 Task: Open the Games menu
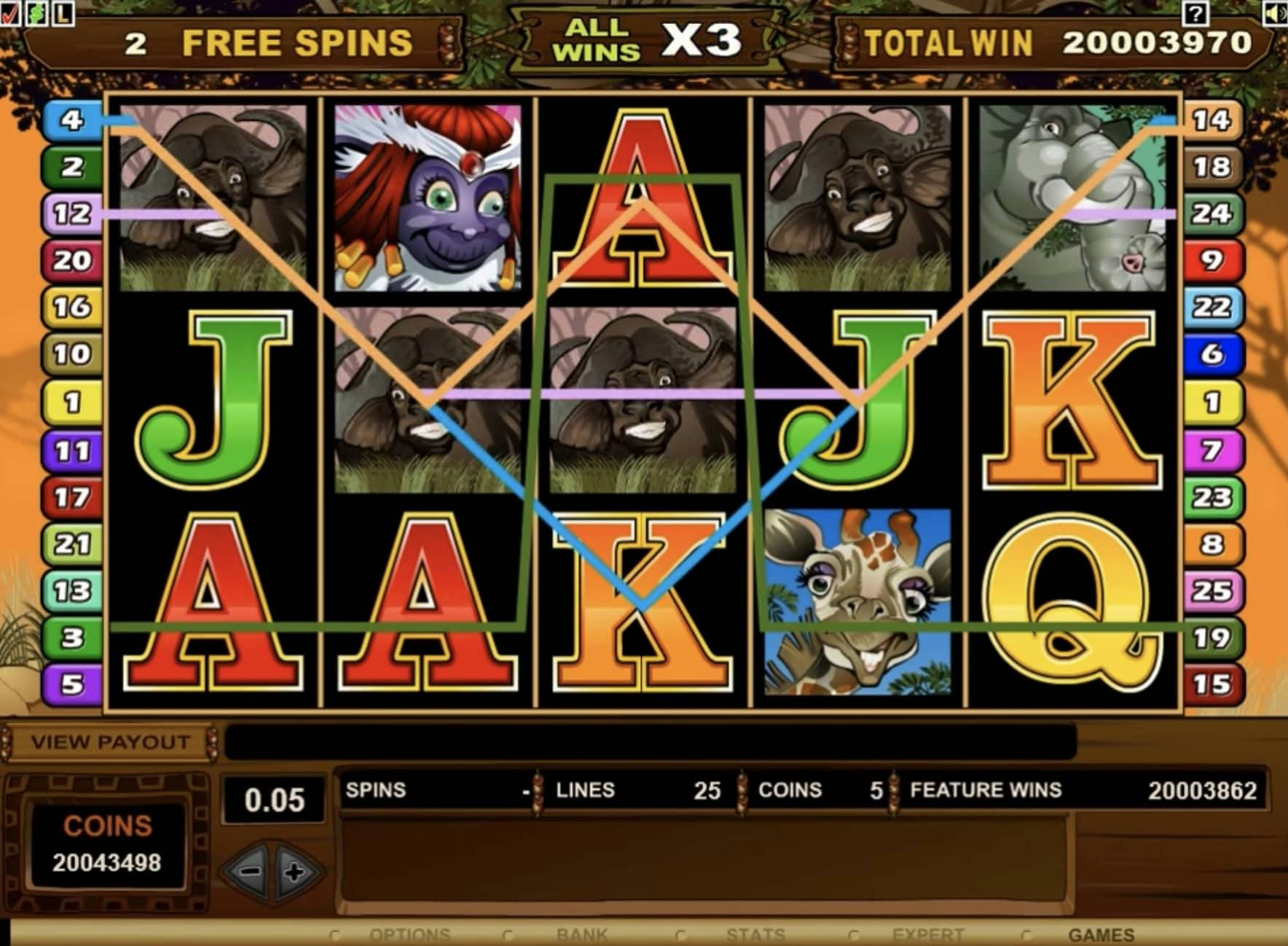coord(1101,935)
